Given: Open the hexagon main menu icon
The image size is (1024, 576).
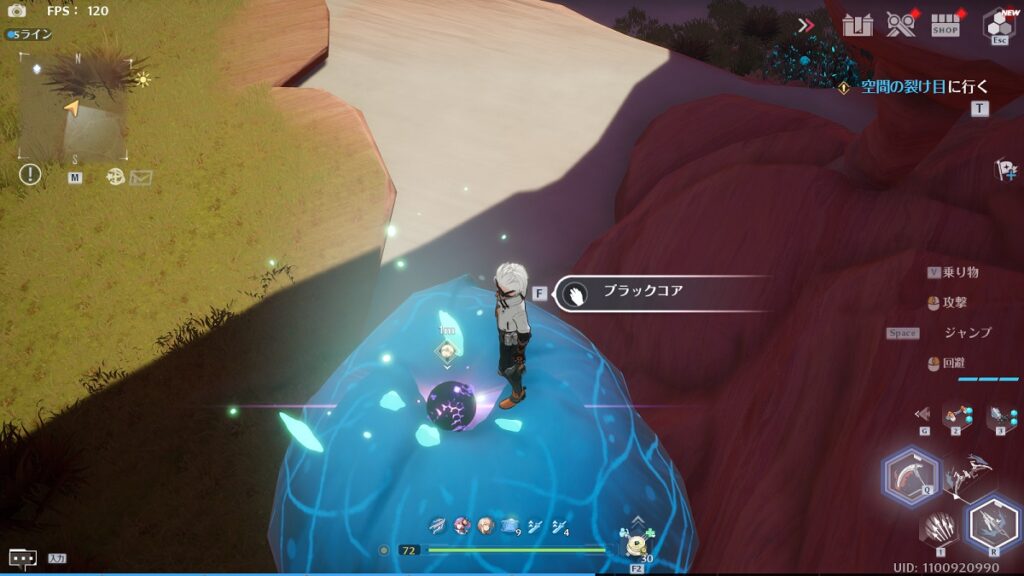Looking at the screenshot, I should 998,23.
